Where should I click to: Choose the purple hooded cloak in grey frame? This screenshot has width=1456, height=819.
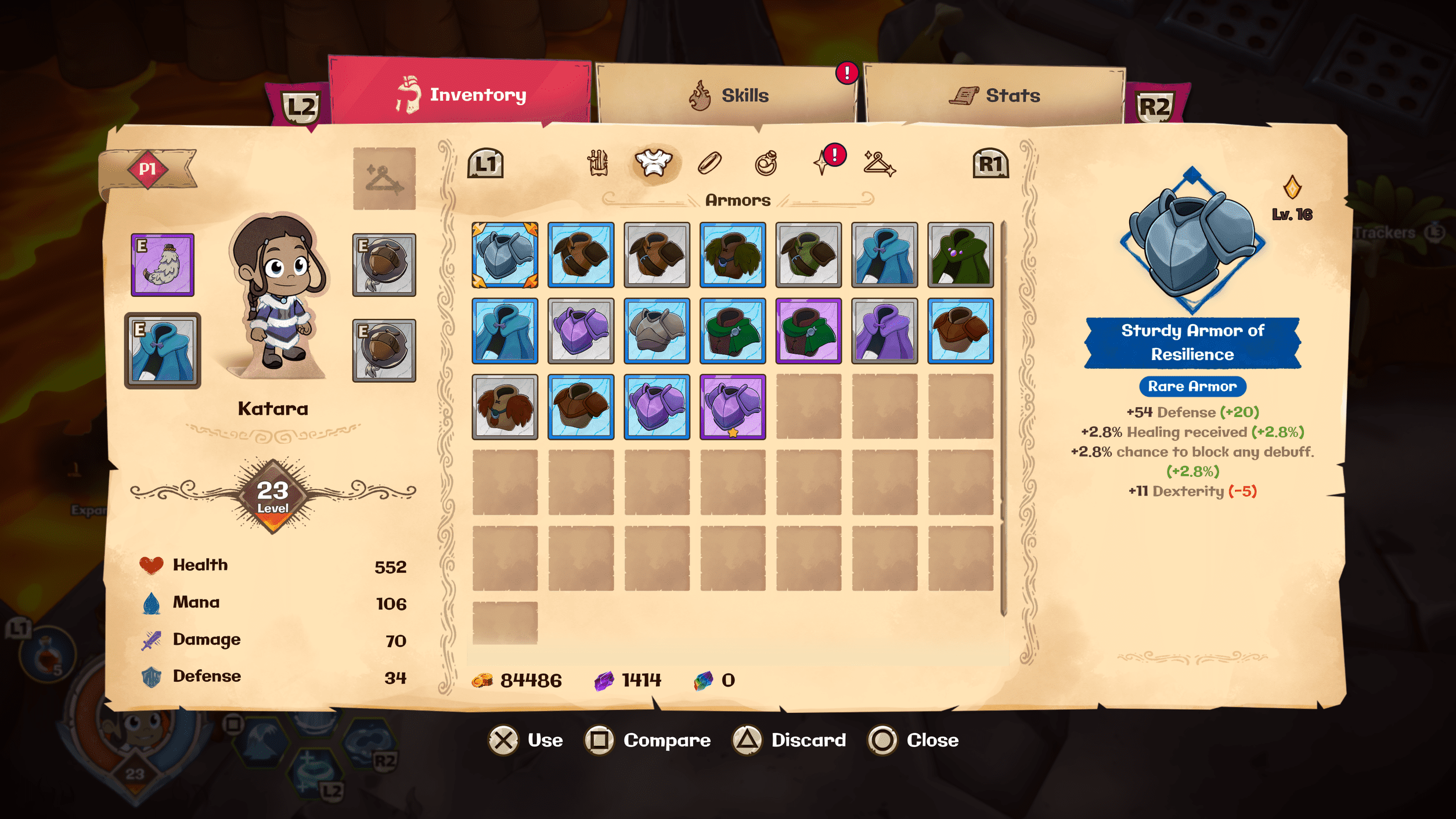point(884,331)
